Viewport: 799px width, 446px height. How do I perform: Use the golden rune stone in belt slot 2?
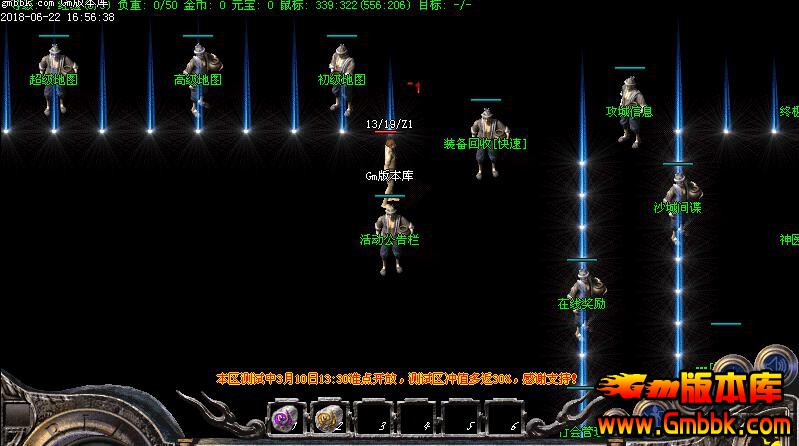click(327, 417)
